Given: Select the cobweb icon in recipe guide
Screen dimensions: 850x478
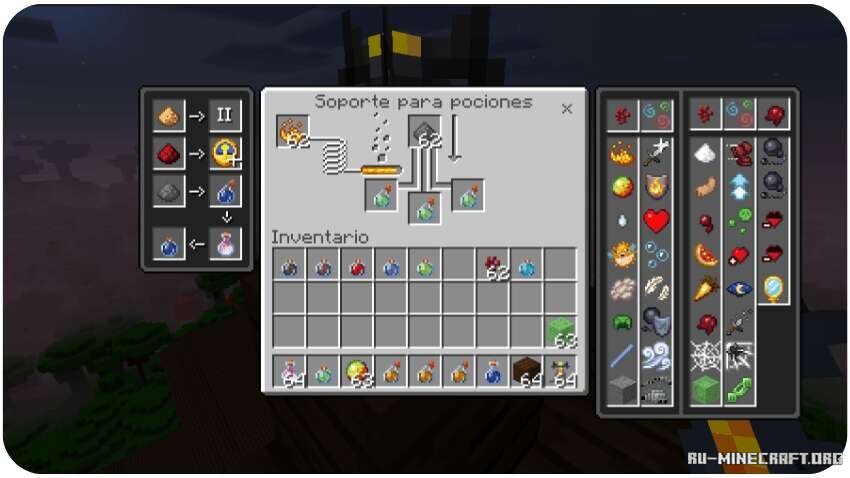Looking at the screenshot, I should point(706,354).
